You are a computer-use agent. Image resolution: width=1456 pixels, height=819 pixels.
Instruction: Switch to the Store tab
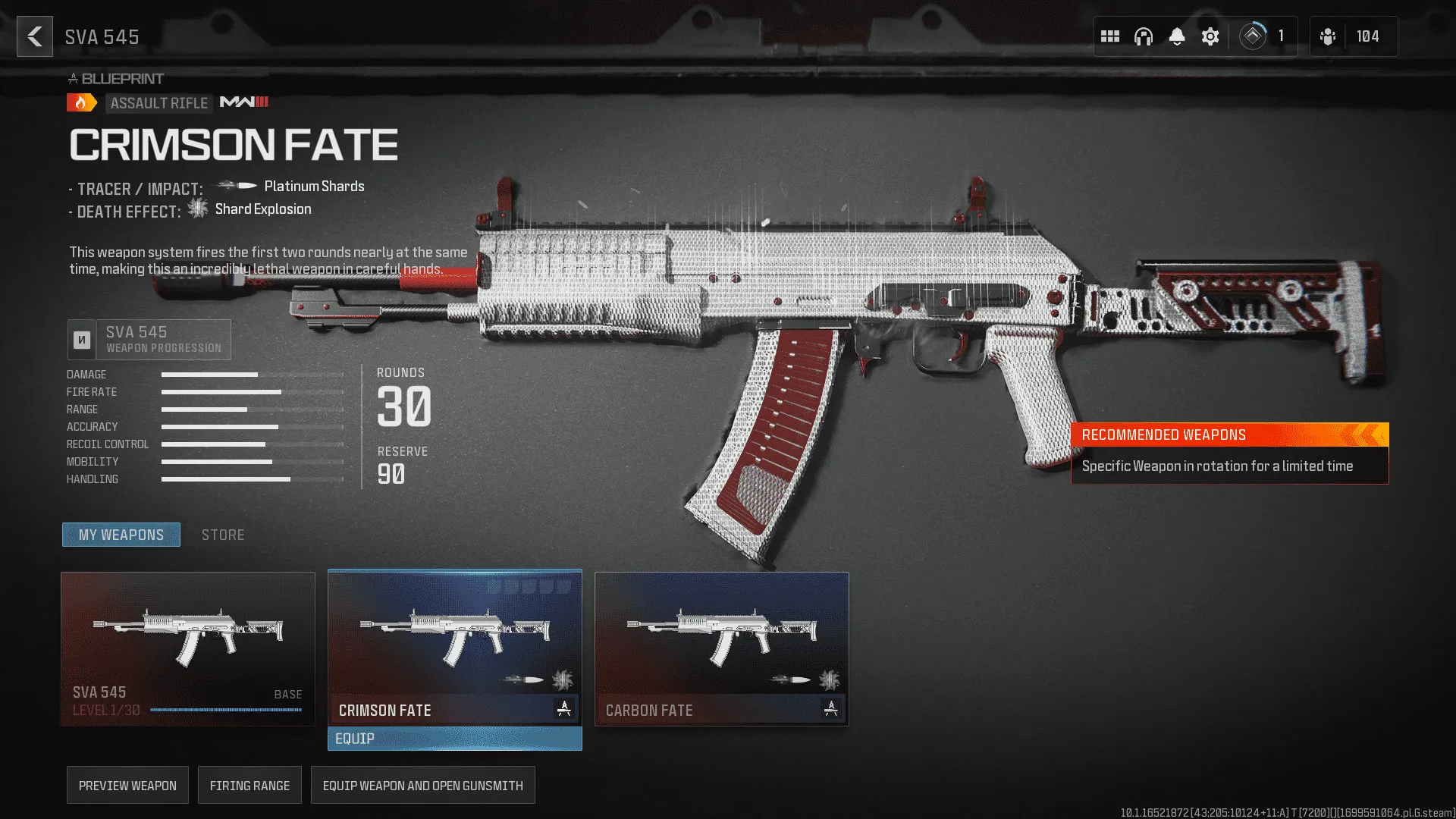pos(223,535)
